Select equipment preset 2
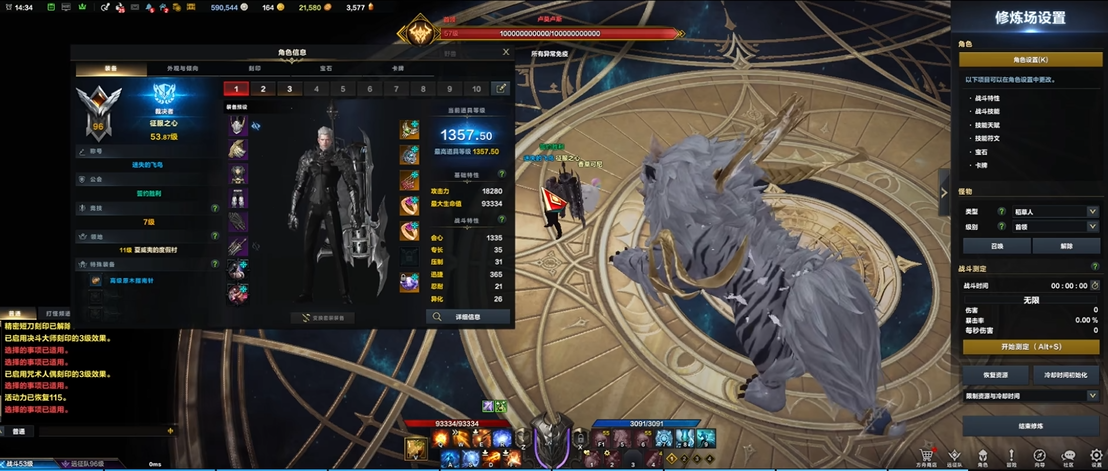Image resolution: width=1108 pixels, height=471 pixels. [263, 89]
